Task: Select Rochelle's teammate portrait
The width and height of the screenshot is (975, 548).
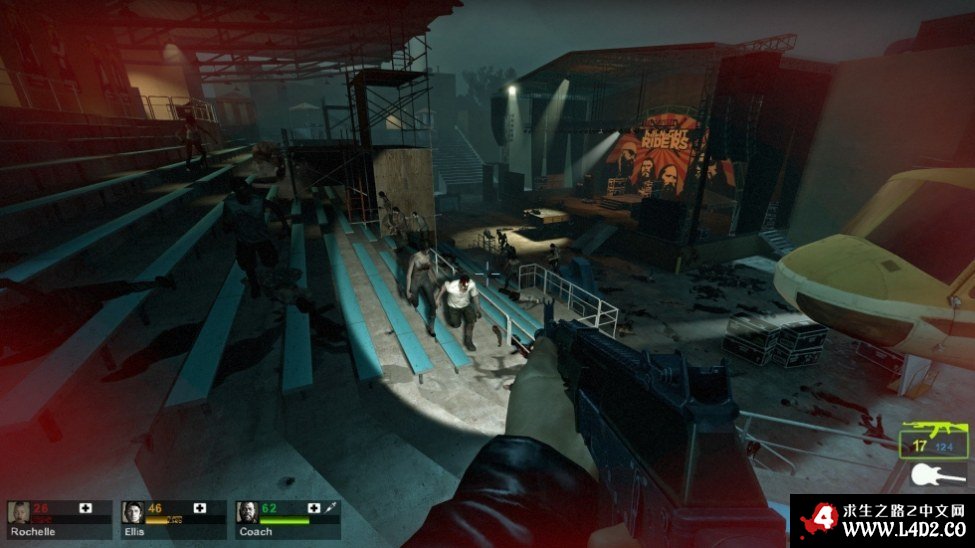Action: pos(19,512)
